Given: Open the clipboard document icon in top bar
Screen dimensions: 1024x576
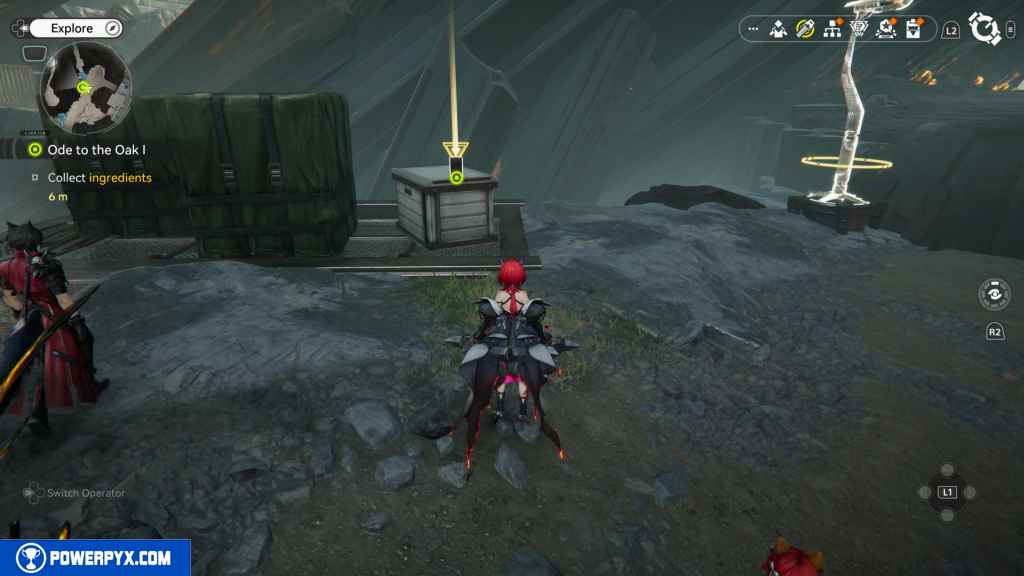Looking at the screenshot, I should (x=912, y=29).
